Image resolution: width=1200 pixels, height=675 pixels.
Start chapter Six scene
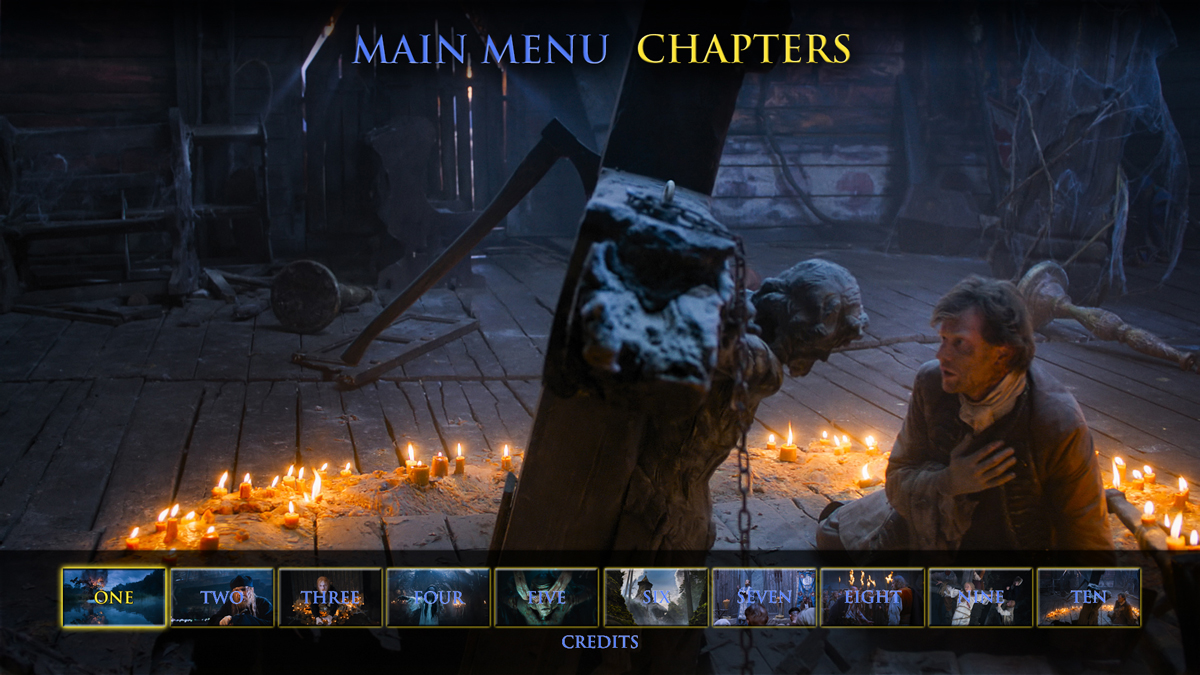point(655,597)
